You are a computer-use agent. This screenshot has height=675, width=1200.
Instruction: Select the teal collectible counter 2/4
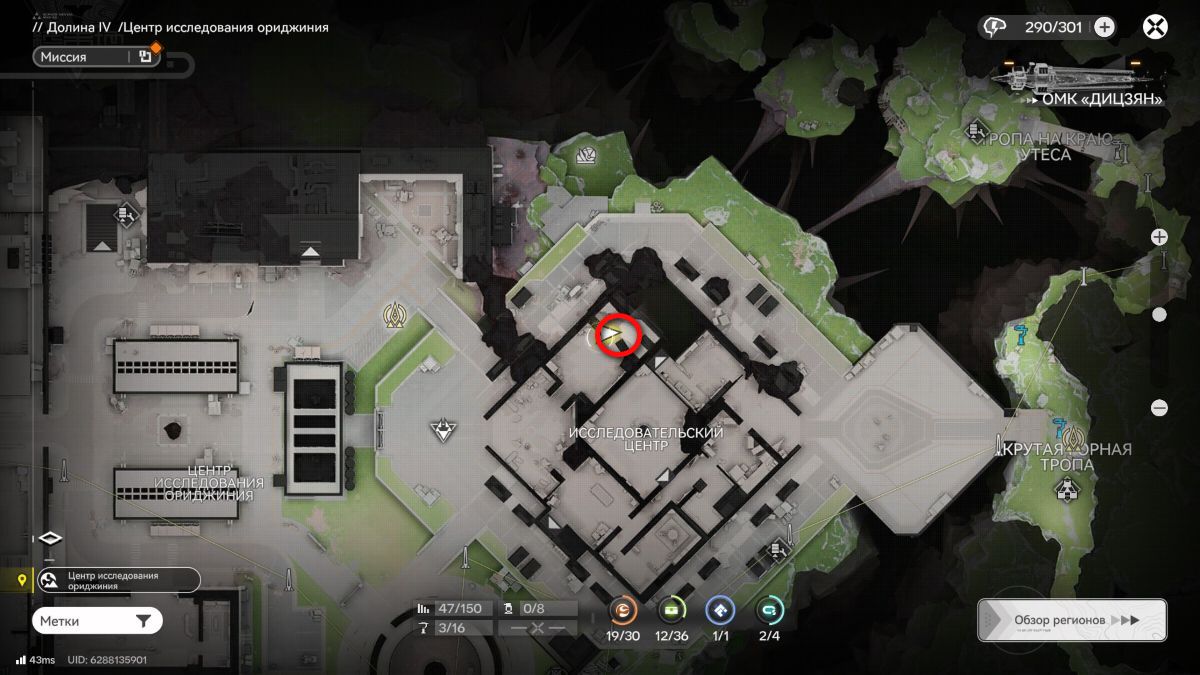(769, 611)
